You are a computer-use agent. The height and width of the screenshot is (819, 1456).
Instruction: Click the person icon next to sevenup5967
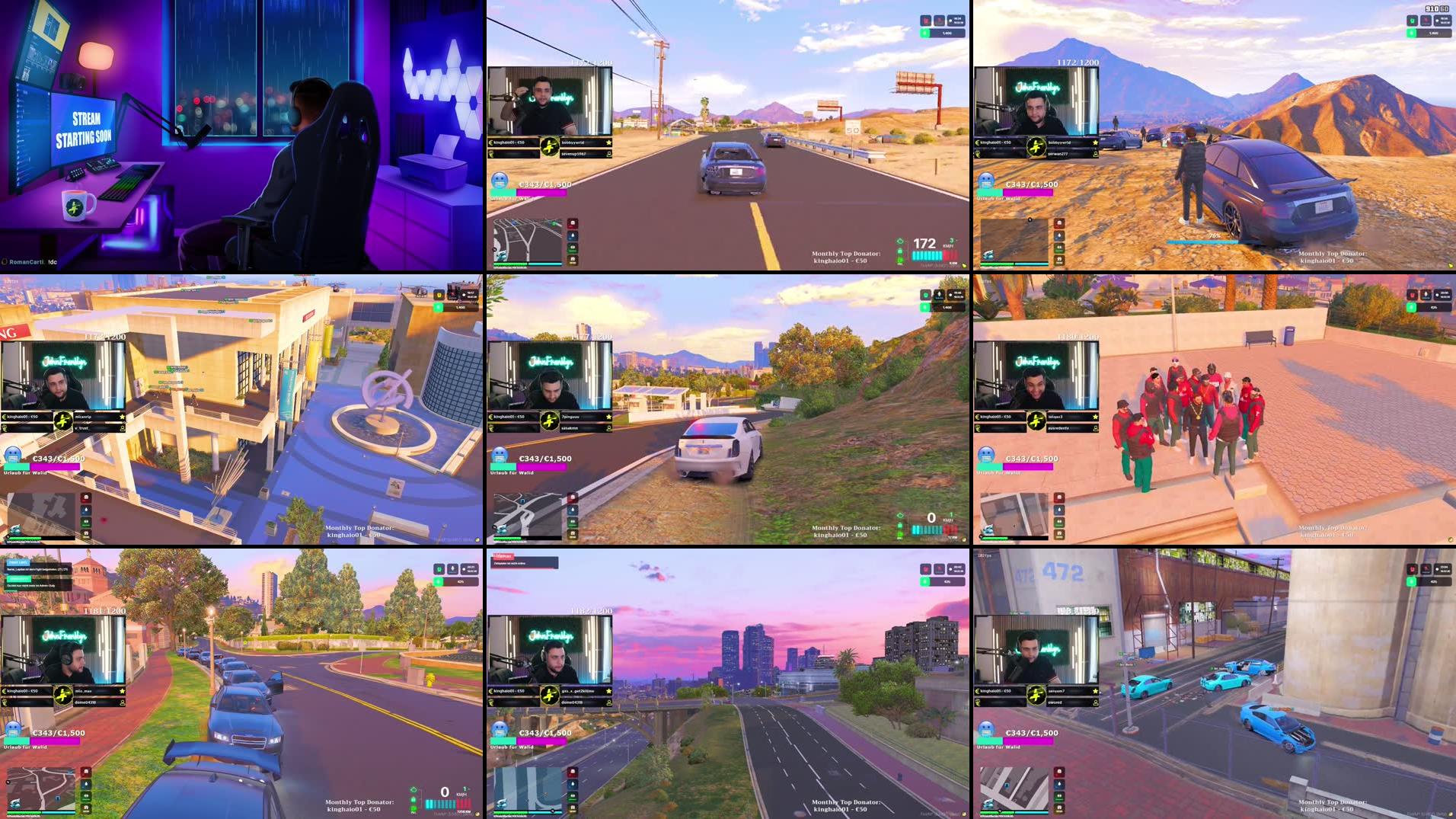pos(609,154)
